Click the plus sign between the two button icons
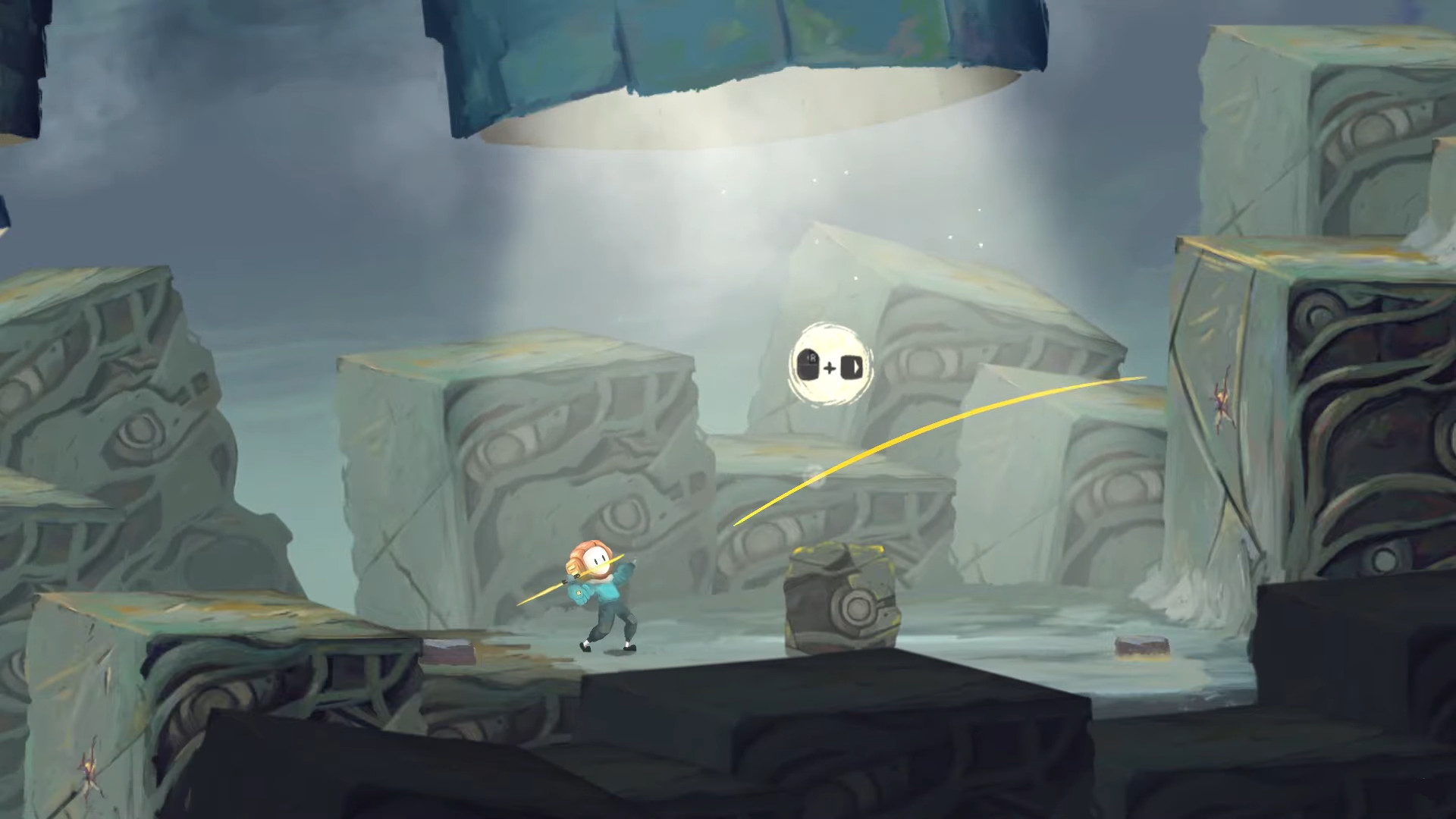The height and width of the screenshot is (819, 1456). coord(830,369)
